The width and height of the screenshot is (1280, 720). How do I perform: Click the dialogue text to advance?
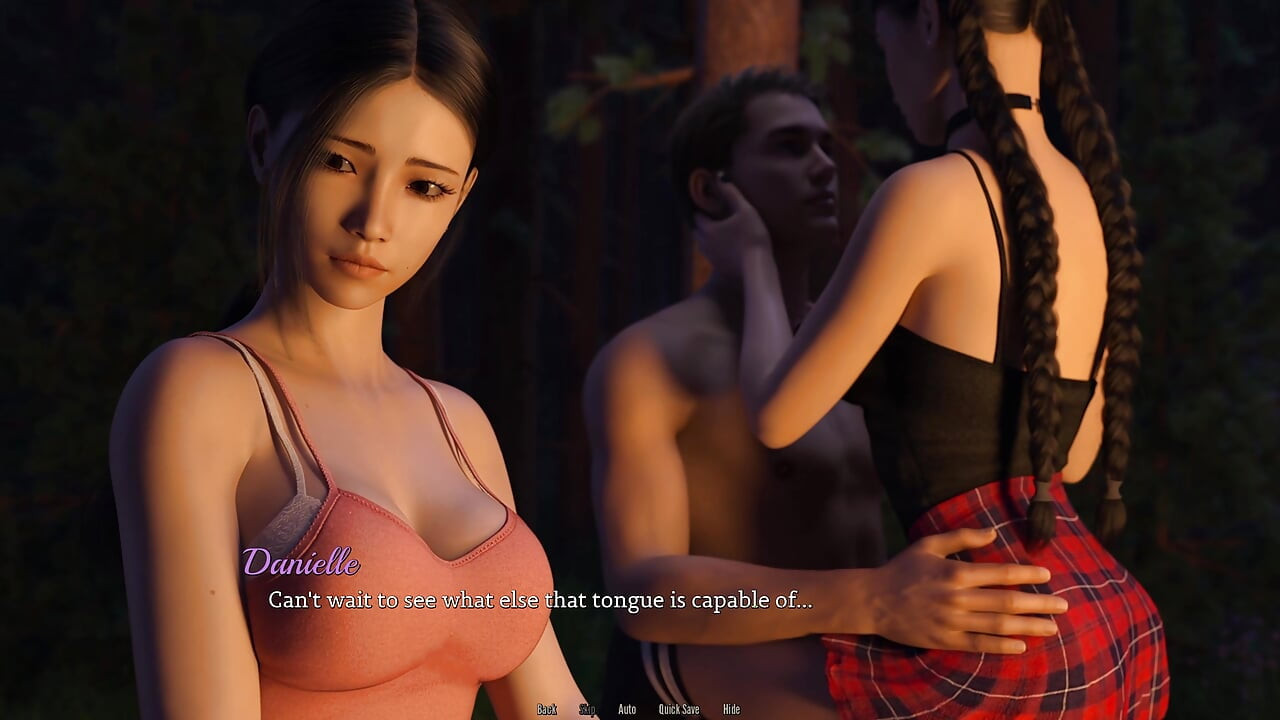[540, 602]
